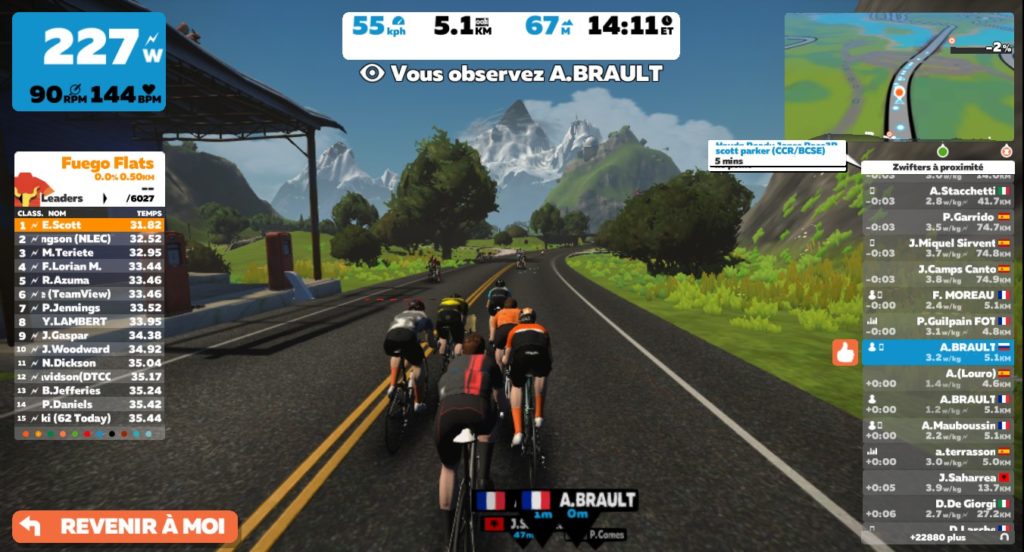
Task: Select leader E.Scott on Fuego Flats board
Action: click(89, 225)
